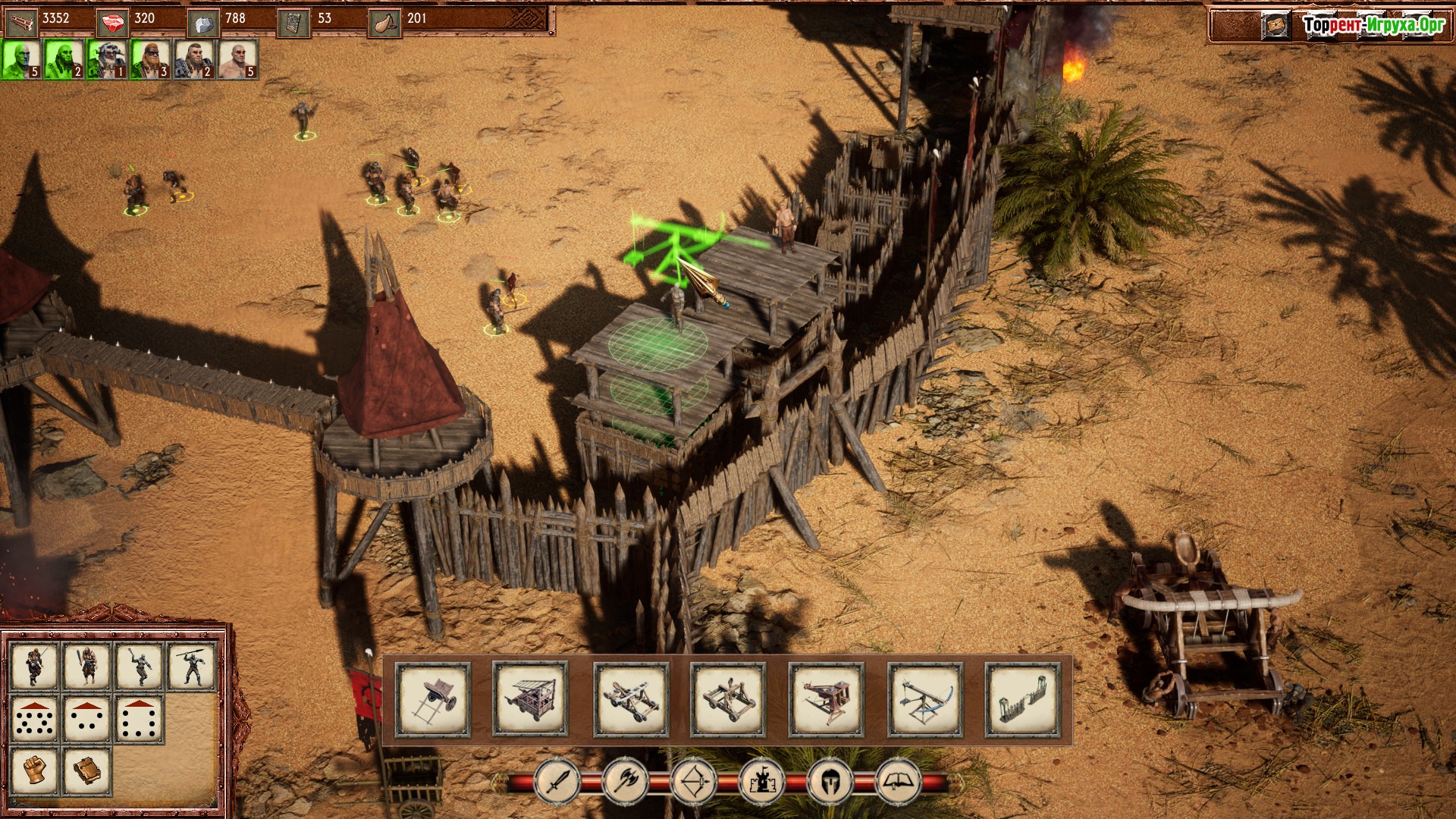
Task: Show the bow and arrow category
Action: pos(694,781)
